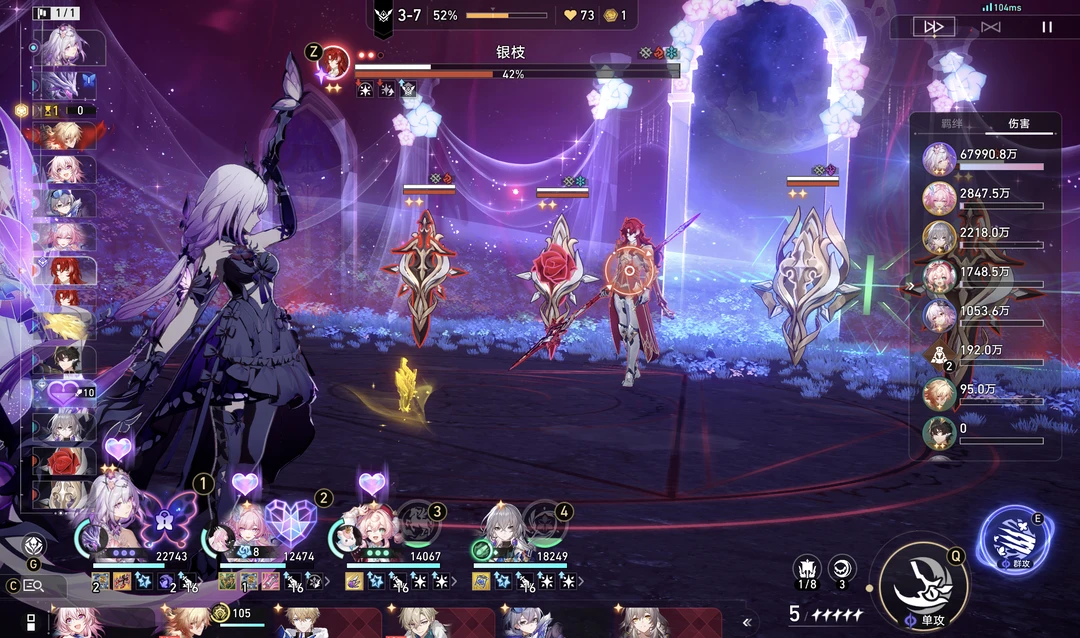The width and height of the screenshot is (1080, 638).
Task: Click the enemy count icon showing 1/8
Action: click(x=807, y=569)
